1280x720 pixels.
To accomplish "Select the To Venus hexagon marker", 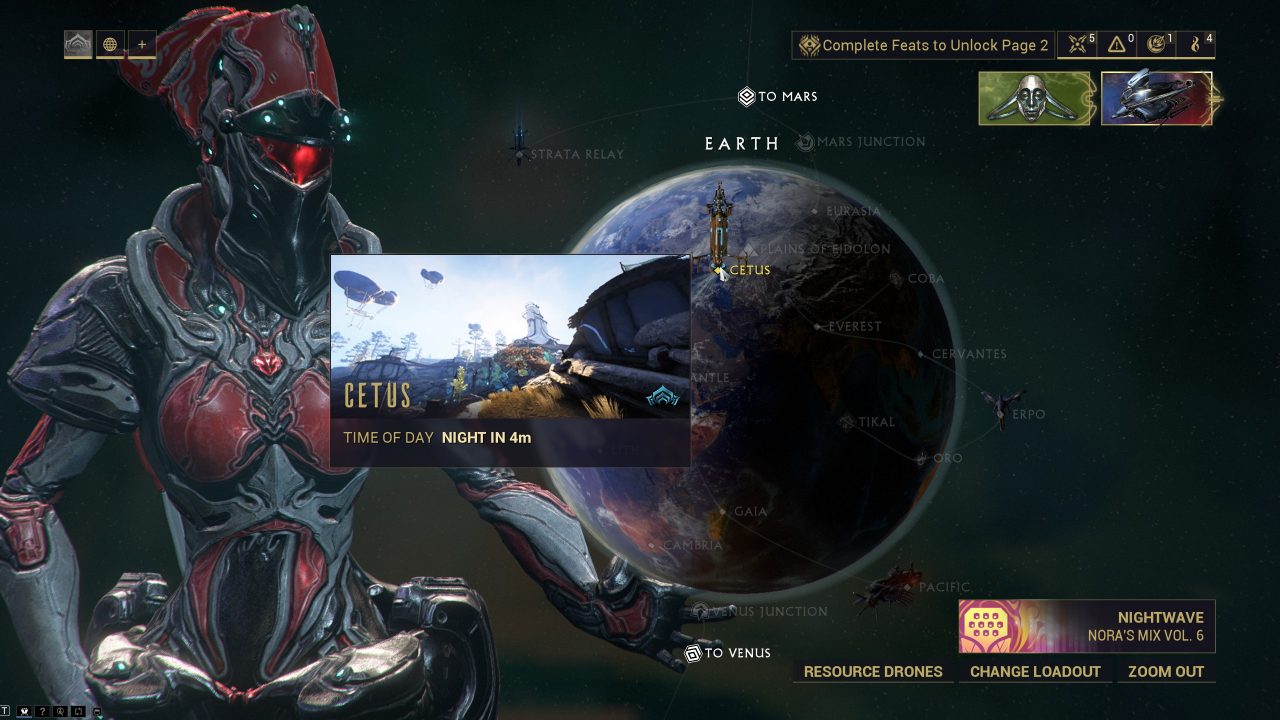I will (x=692, y=653).
